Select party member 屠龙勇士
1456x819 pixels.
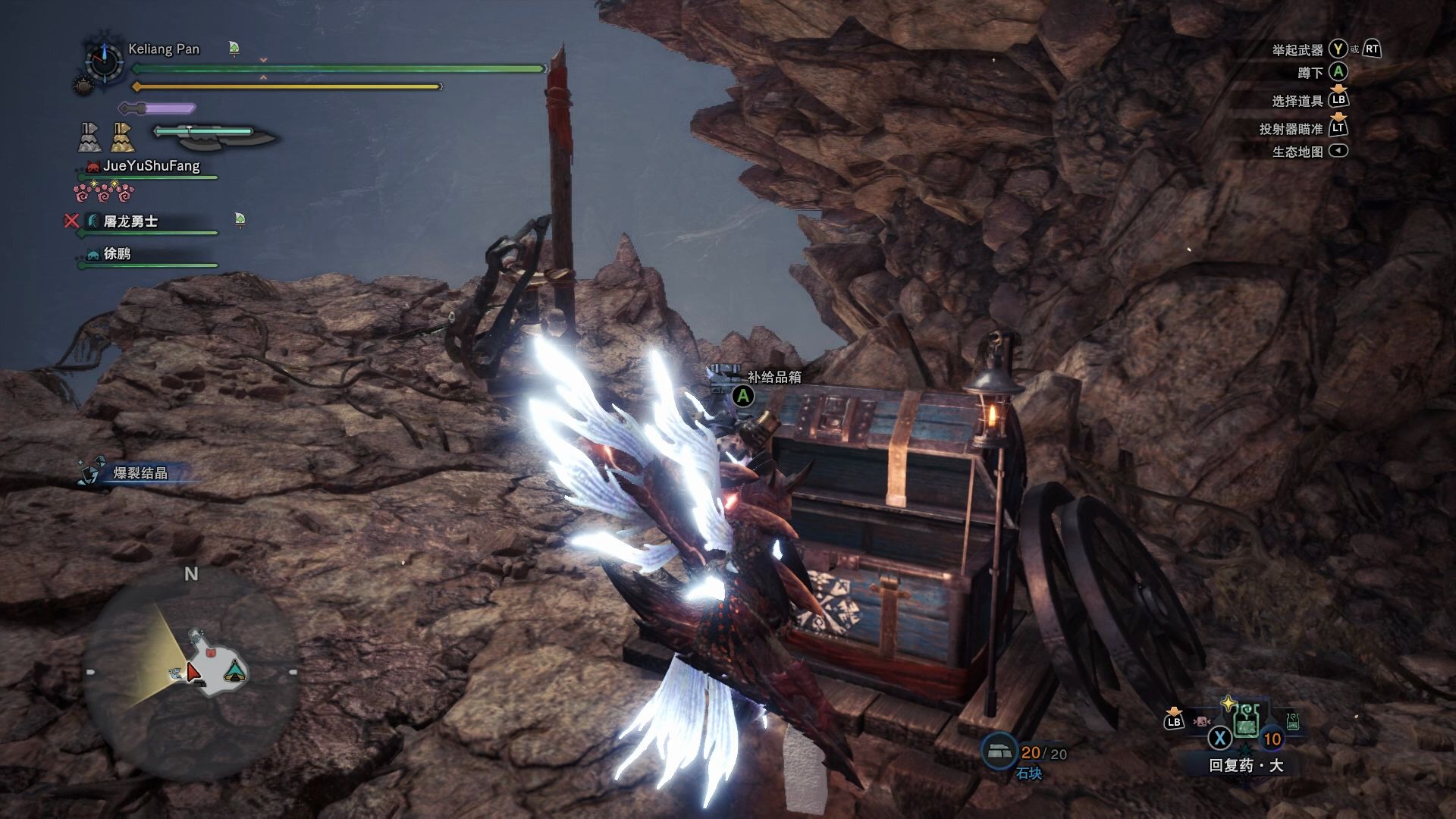pos(130,221)
